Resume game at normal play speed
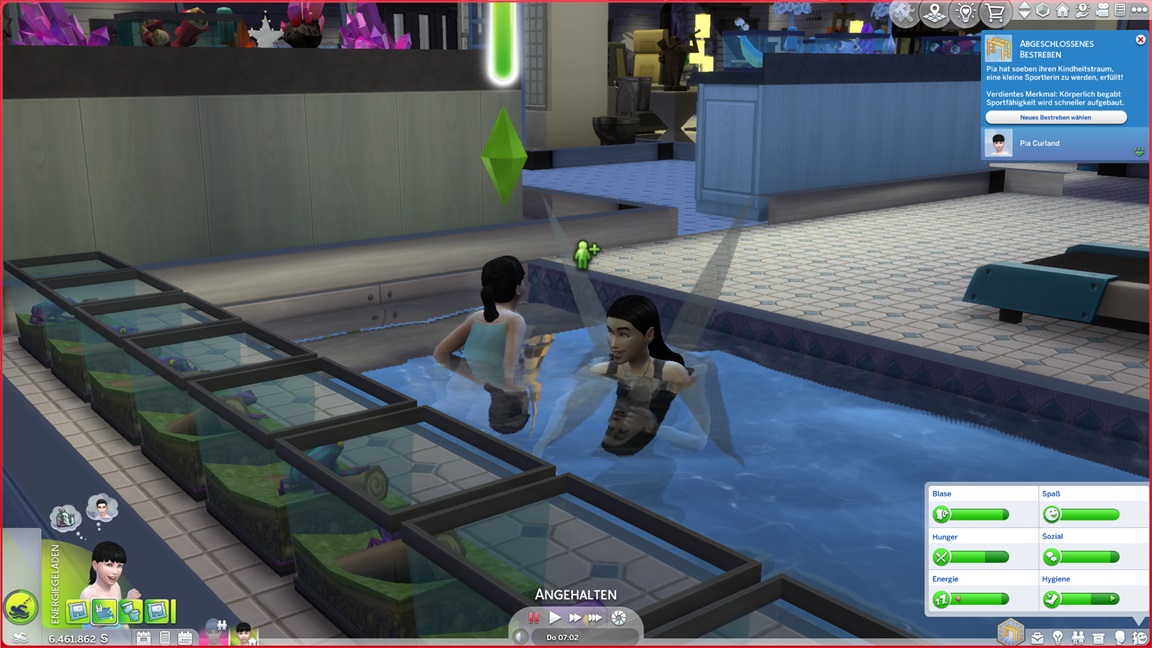This screenshot has height=648, width=1152. [x=555, y=618]
